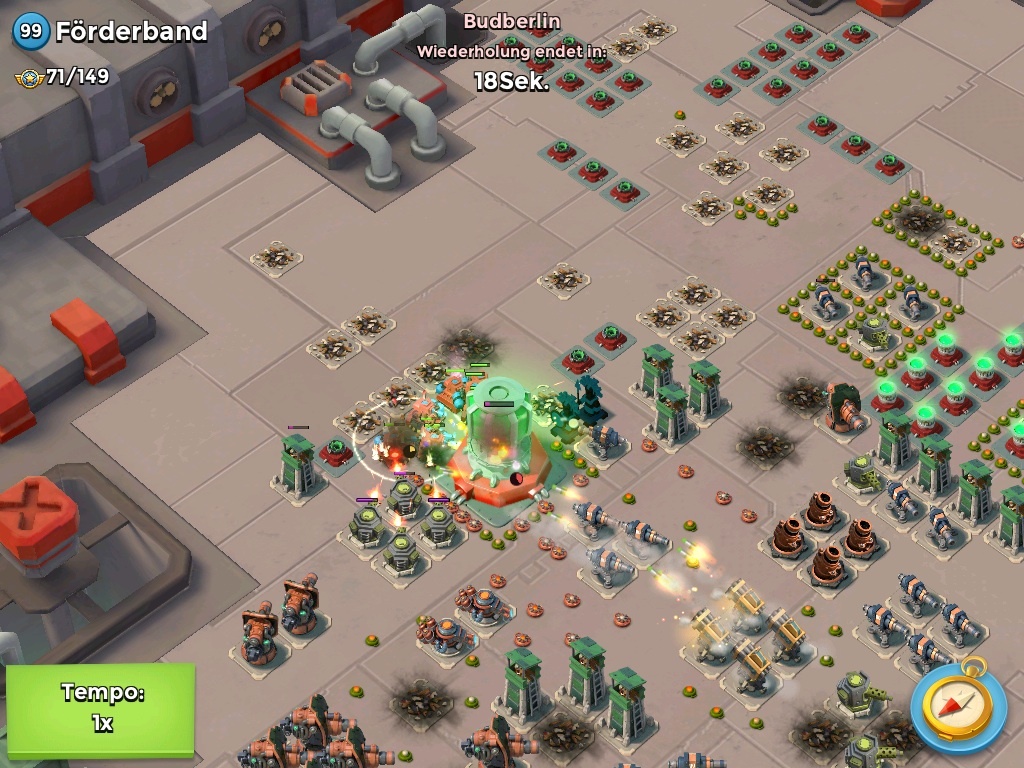This screenshot has height=768, width=1024.
Task: Change replay speed with the Tempo 1x button
Action: click(x=100, y=708)
